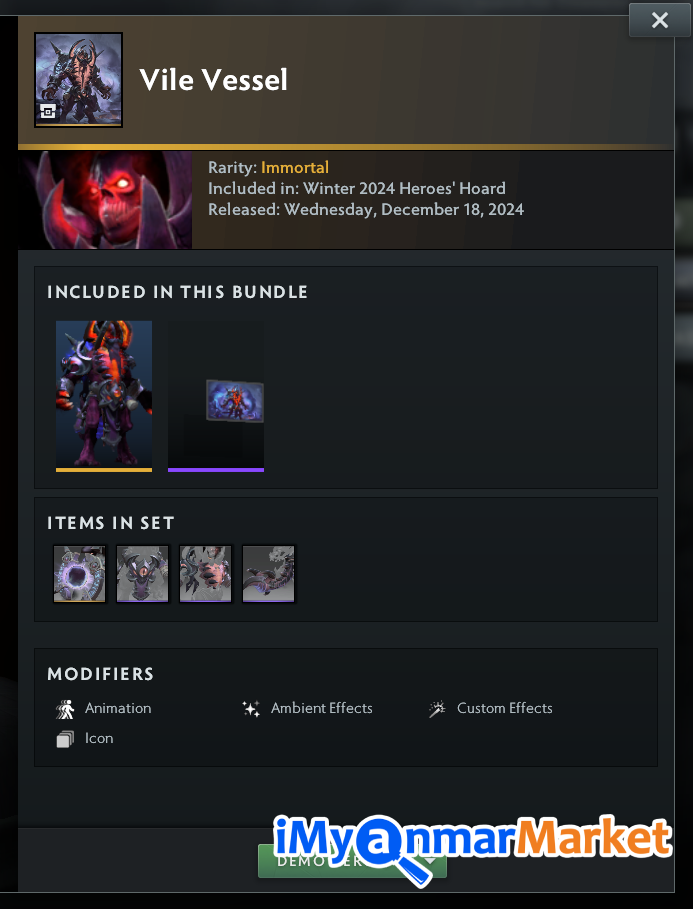
Task: Select the glowing purple vortex set item
Action: [x=79, y=574]
